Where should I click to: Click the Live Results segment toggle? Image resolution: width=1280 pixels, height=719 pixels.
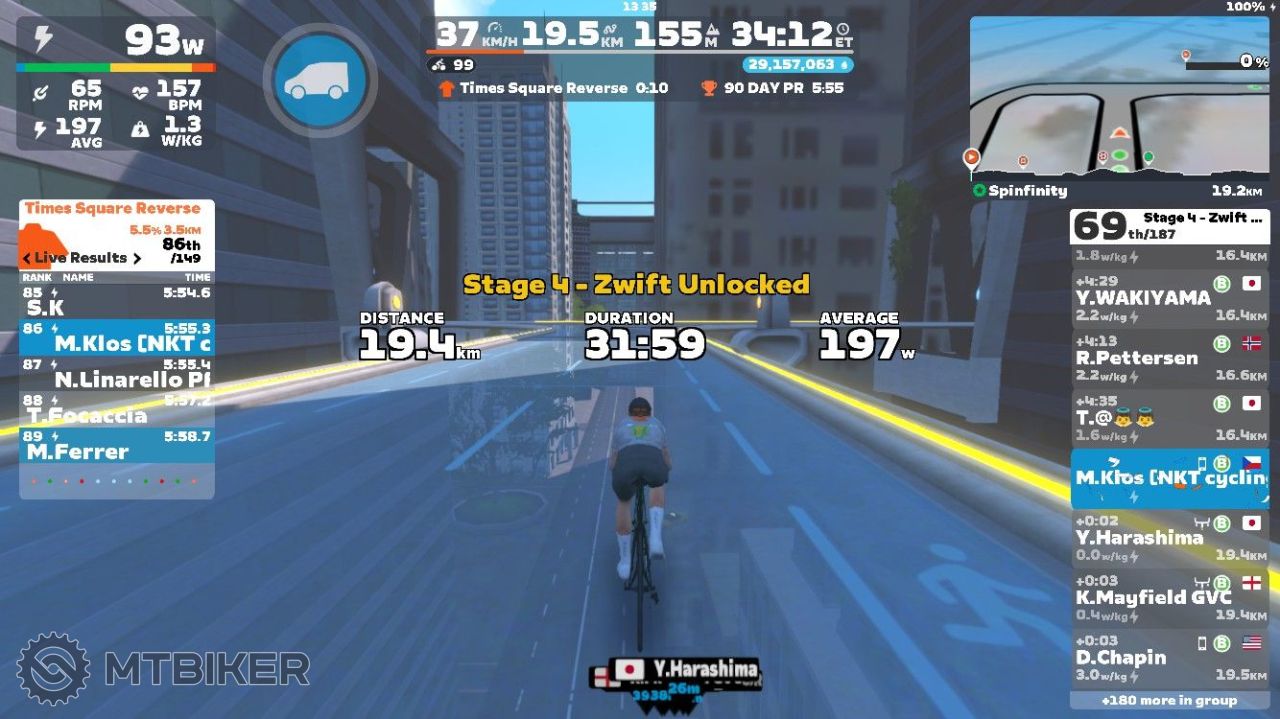pos(82,258)
